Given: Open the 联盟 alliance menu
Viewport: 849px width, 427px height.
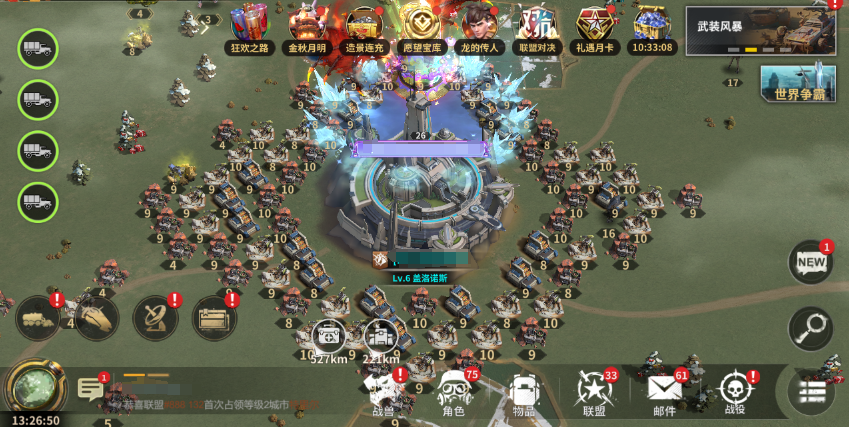Looking at the screenshot, I should pyautogui.click(x=594, y=392).
